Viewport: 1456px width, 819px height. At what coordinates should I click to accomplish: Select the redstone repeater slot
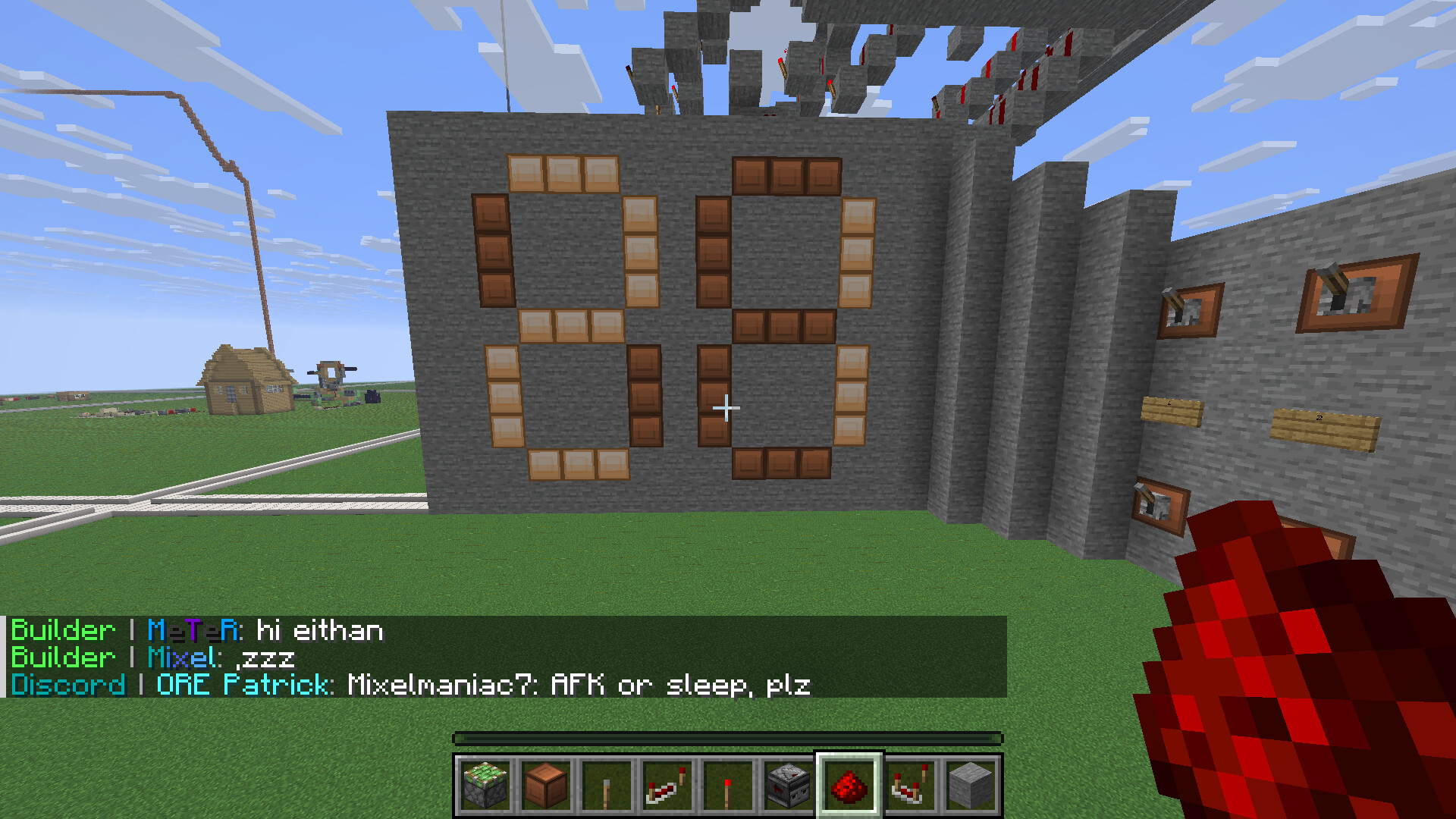click(667, 786)
